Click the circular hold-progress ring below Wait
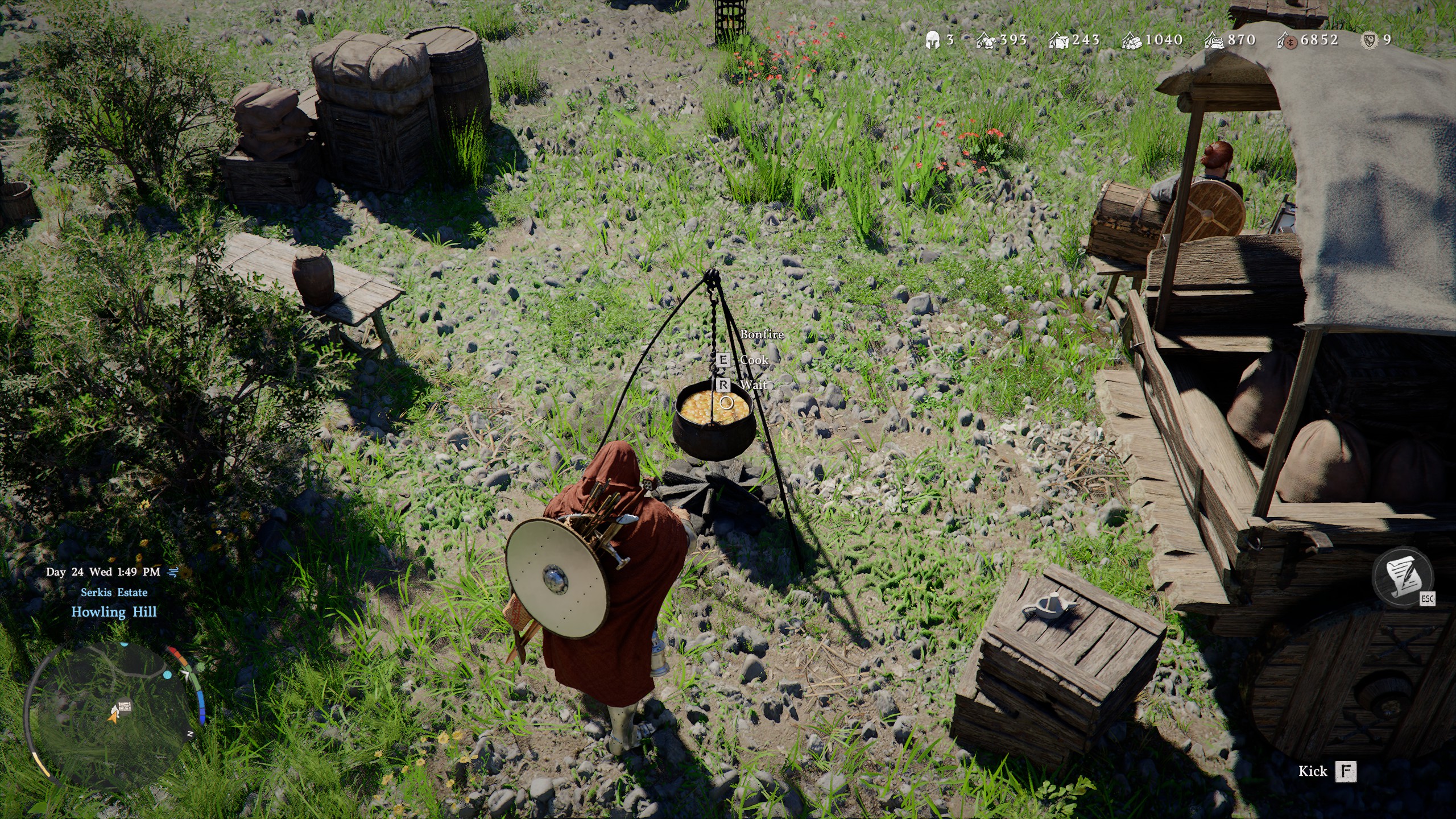The width and height of the screenshot is (1456, 819). (728, 402)
